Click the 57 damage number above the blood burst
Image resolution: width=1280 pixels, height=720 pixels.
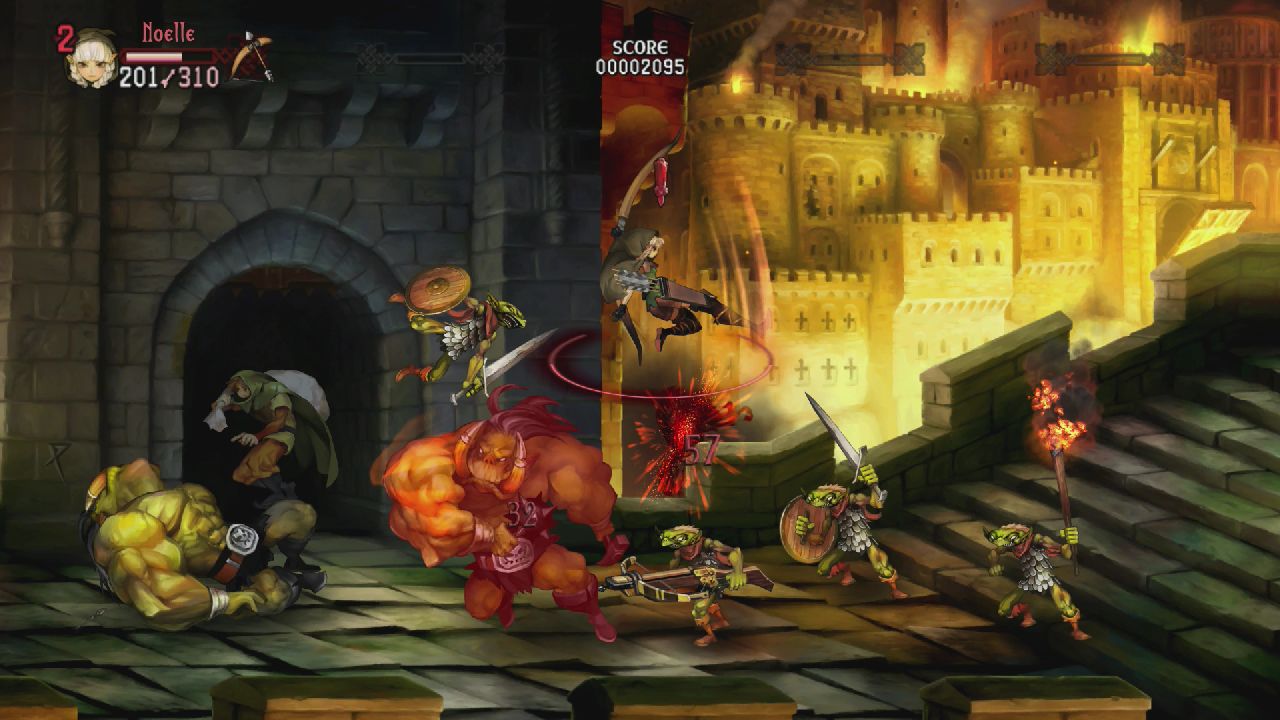(700, 450)
